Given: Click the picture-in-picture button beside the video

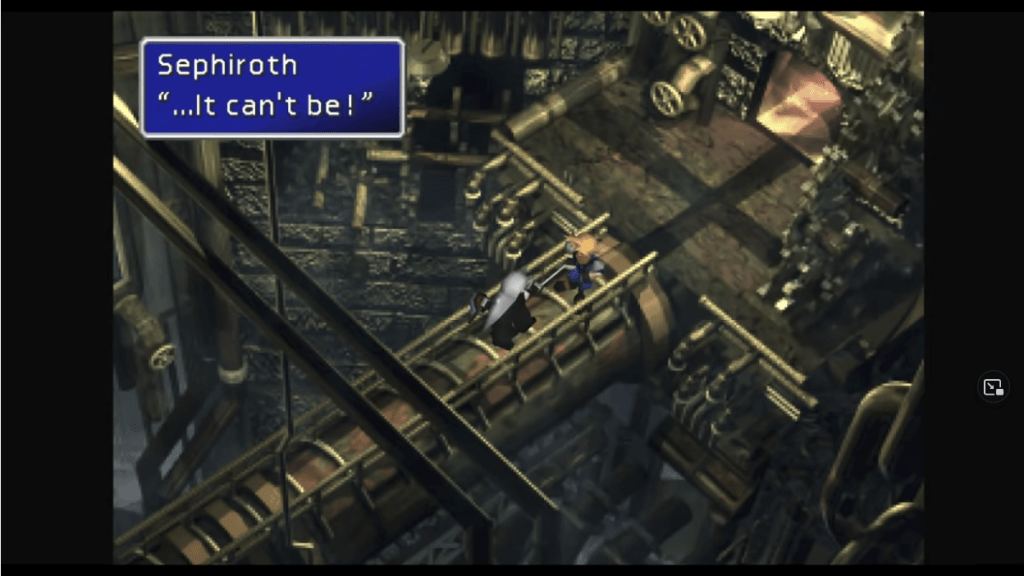Looking at the screenshot, I should [993, 387].
